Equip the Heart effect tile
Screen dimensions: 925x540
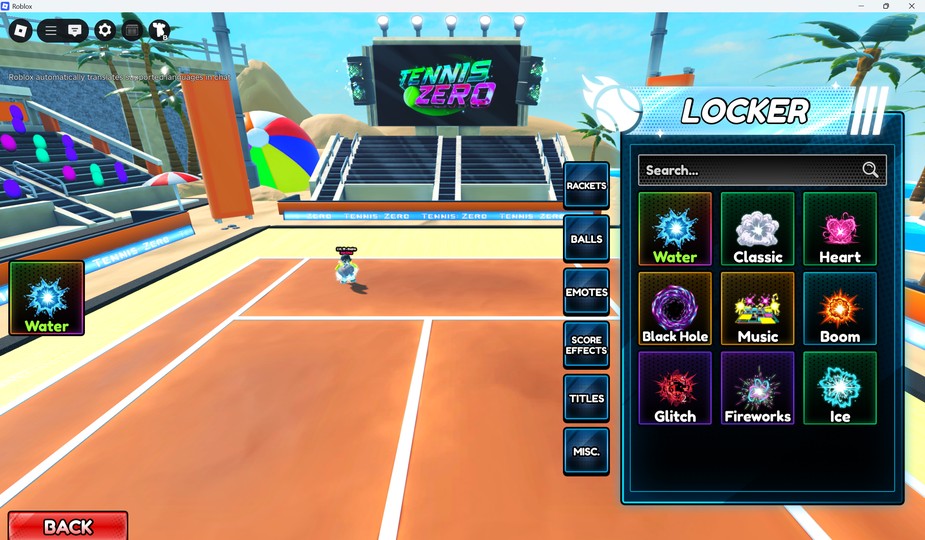click(840, 229)
